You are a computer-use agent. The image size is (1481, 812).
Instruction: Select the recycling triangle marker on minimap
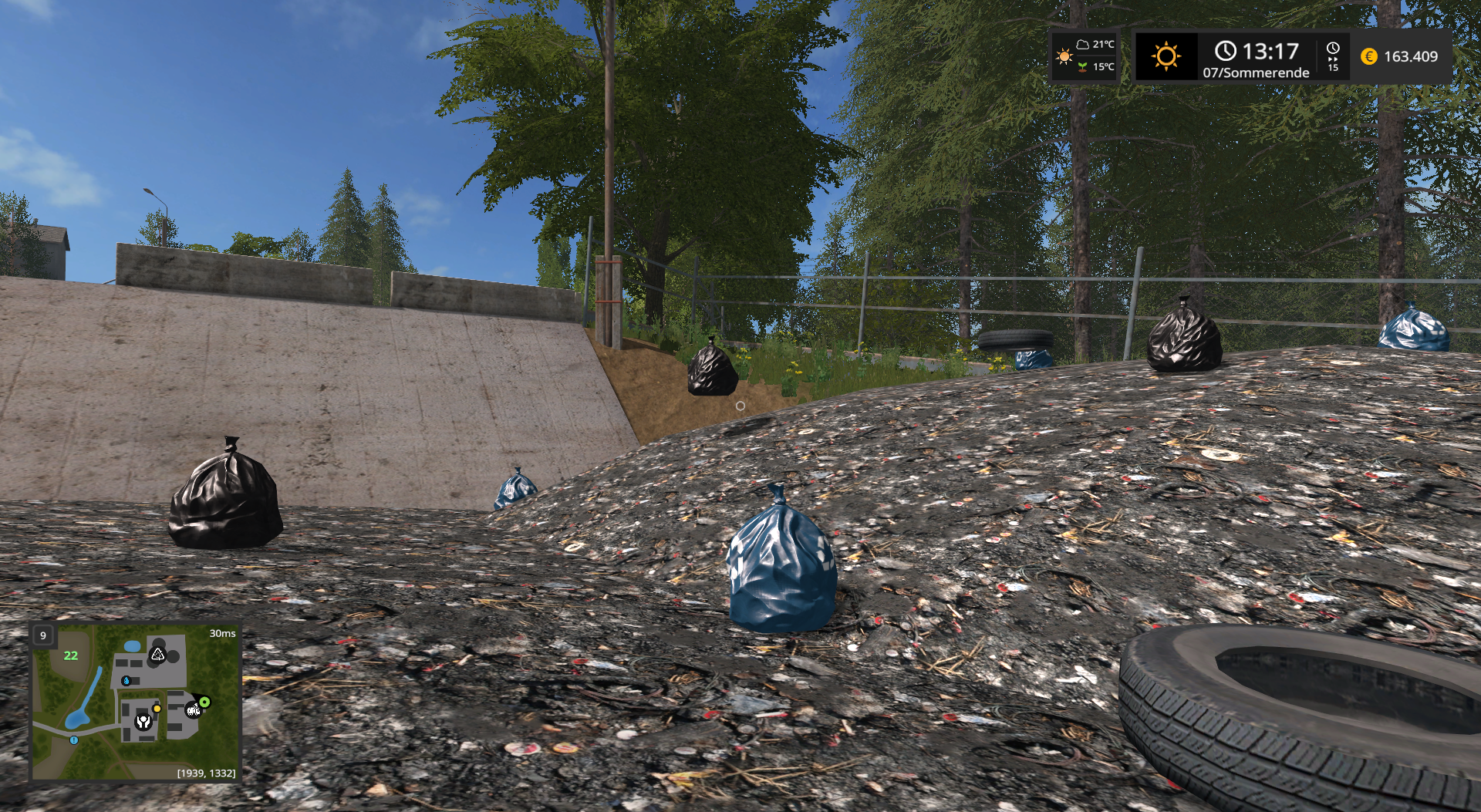[157, 655]
